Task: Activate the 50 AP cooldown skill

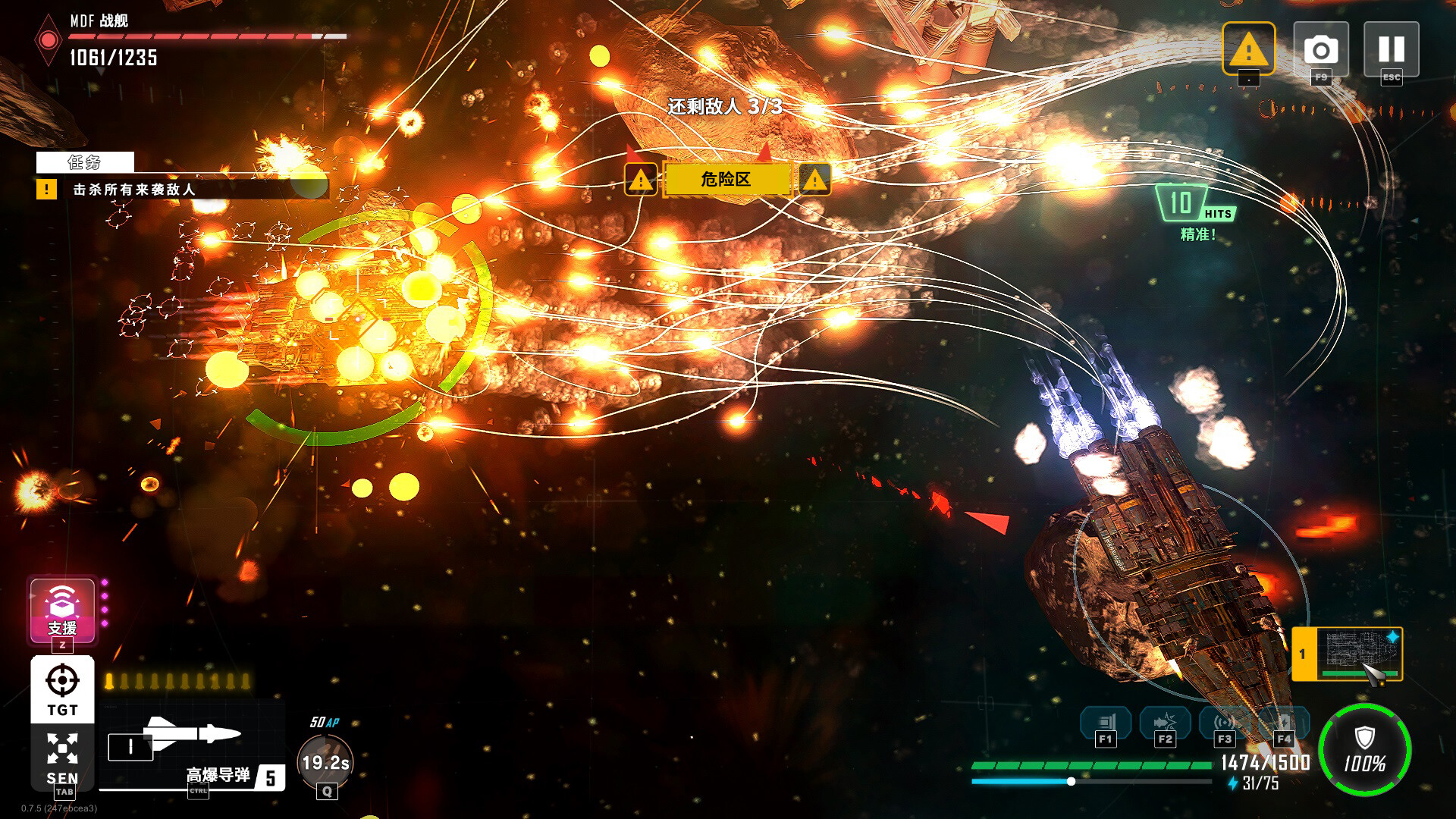Action: tap(326, 761)
